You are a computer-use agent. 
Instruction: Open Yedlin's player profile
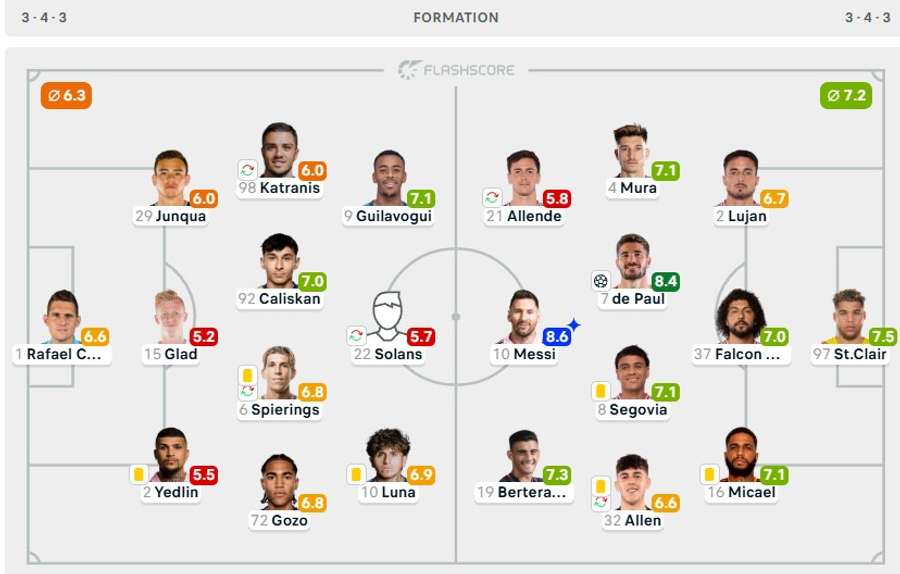[171, 454]
